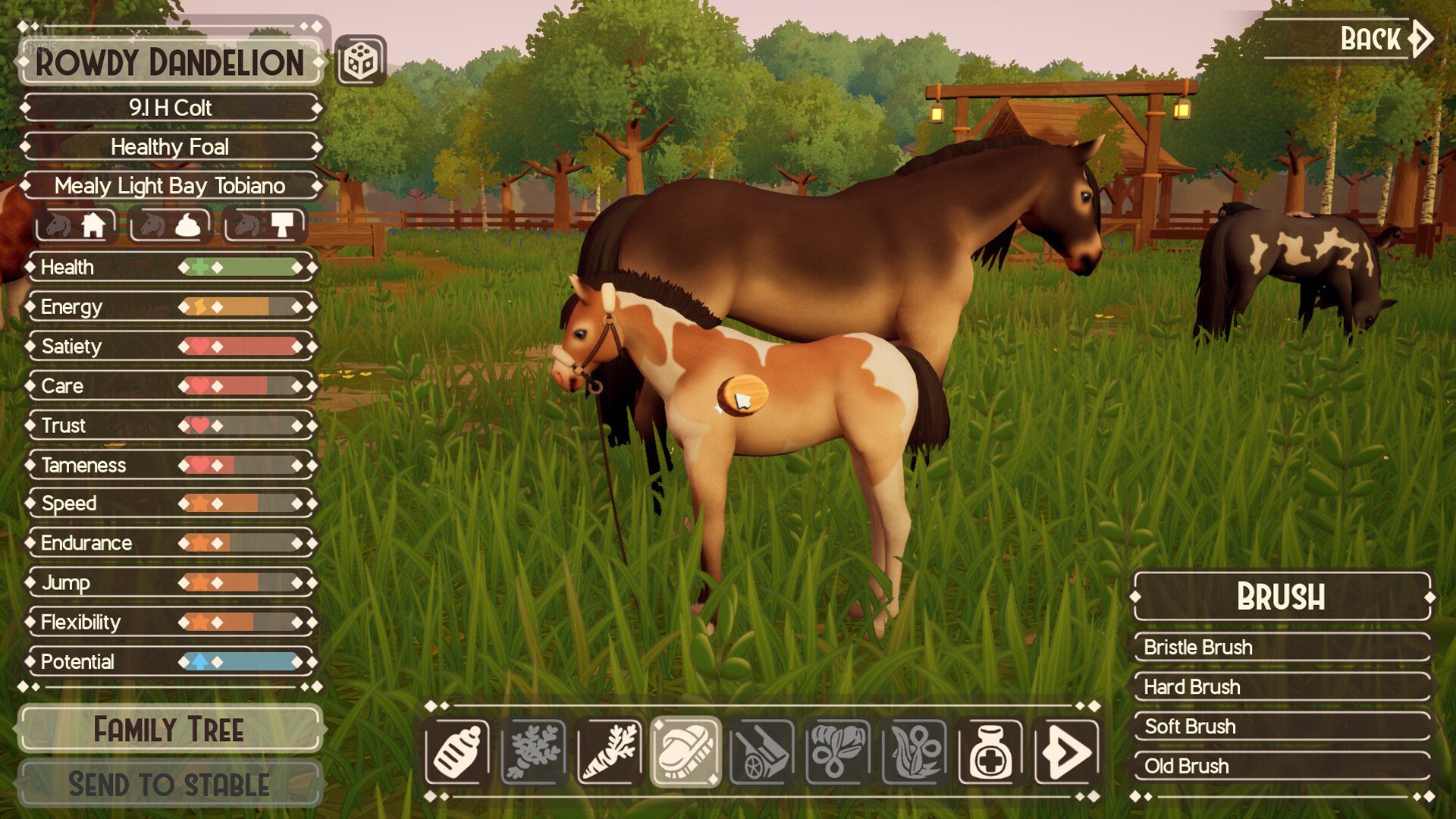Randomize the horse name with the dice

coord(360,61)
